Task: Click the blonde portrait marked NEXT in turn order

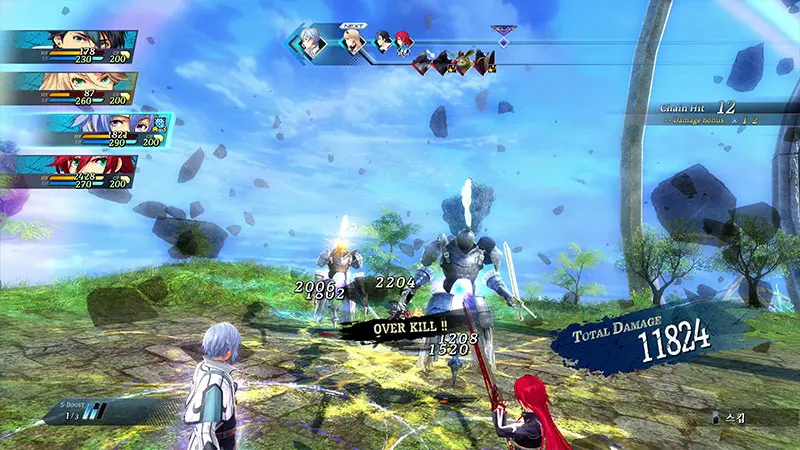Action: coord(352,43)
